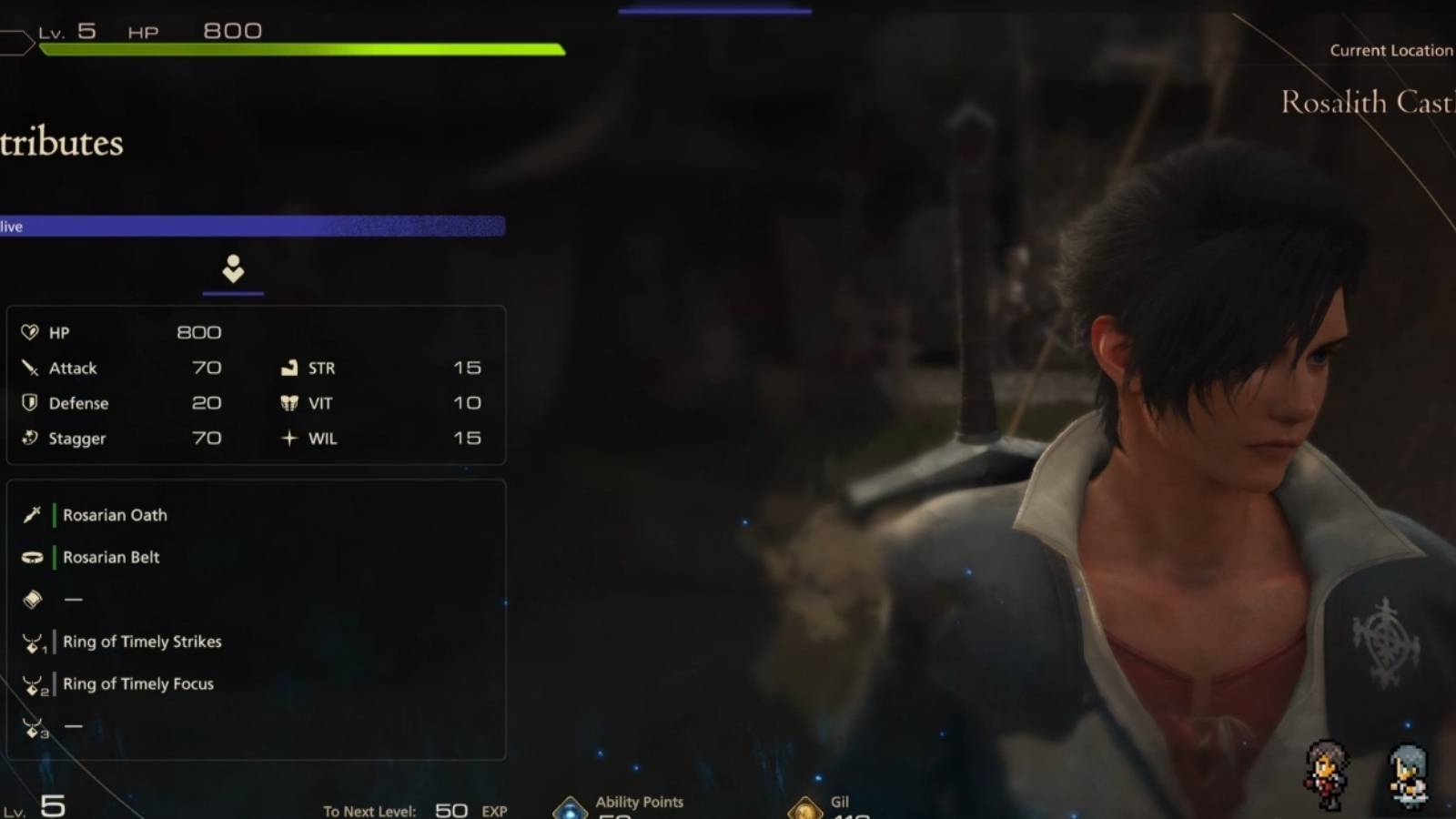This screenshot has height=819, width=1456.
Task: Click the Gil coin icon
Action: (808, 804)
